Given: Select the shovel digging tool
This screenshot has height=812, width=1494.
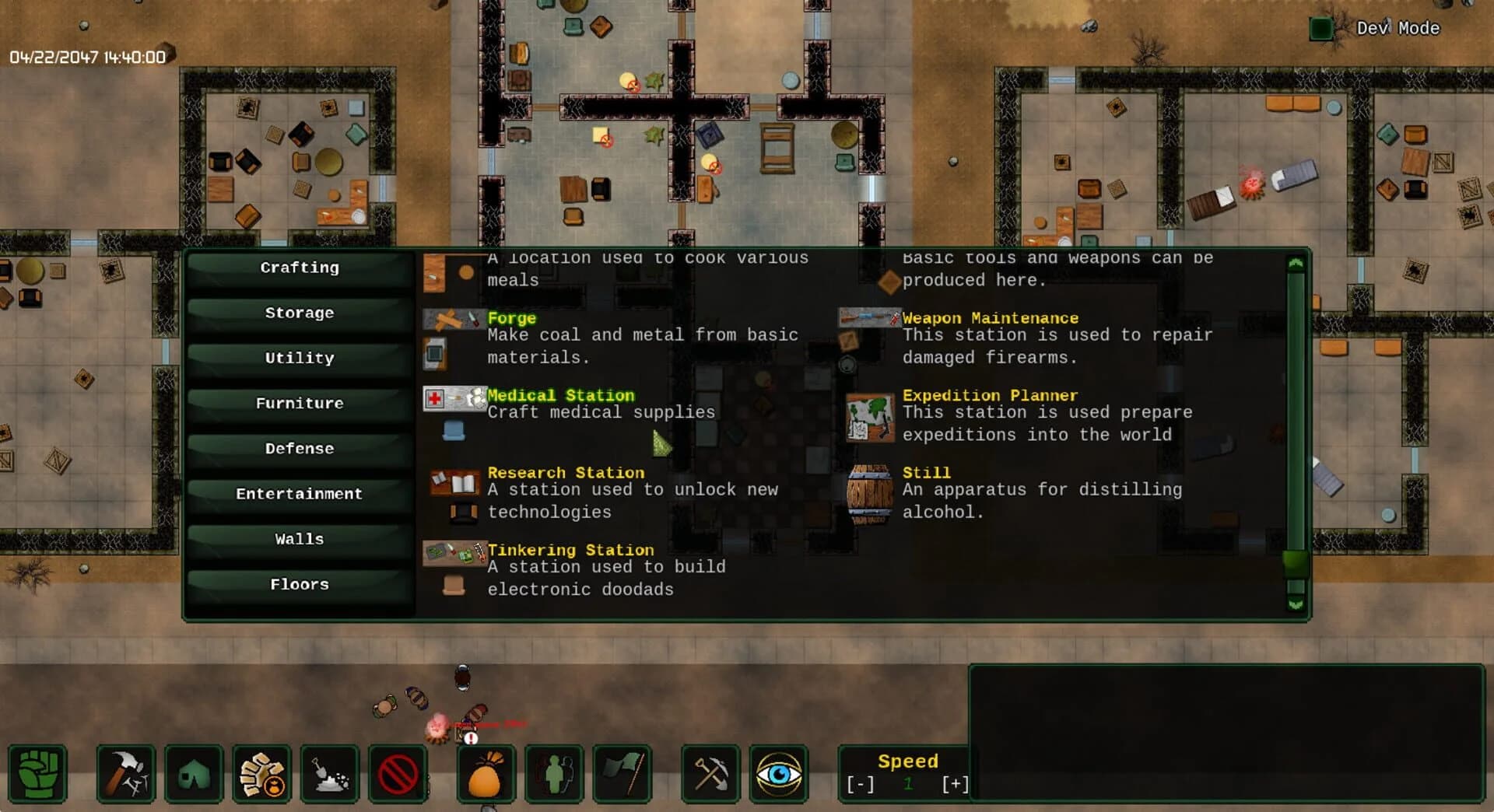Looking at the screenshot, I should (331, 774).
